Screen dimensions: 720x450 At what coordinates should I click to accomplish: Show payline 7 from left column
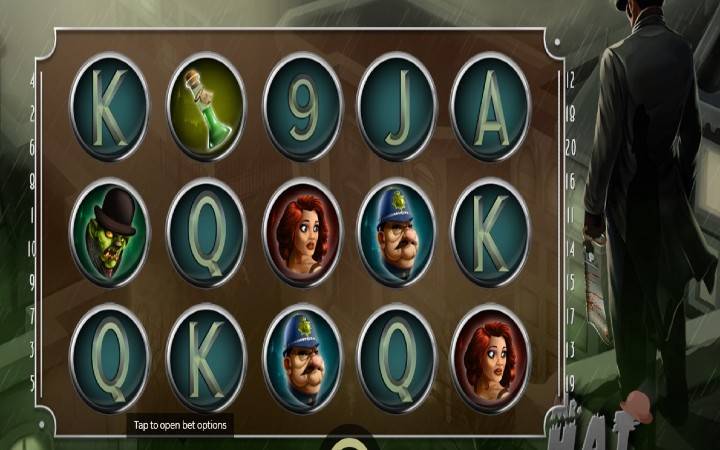point(33,315)
